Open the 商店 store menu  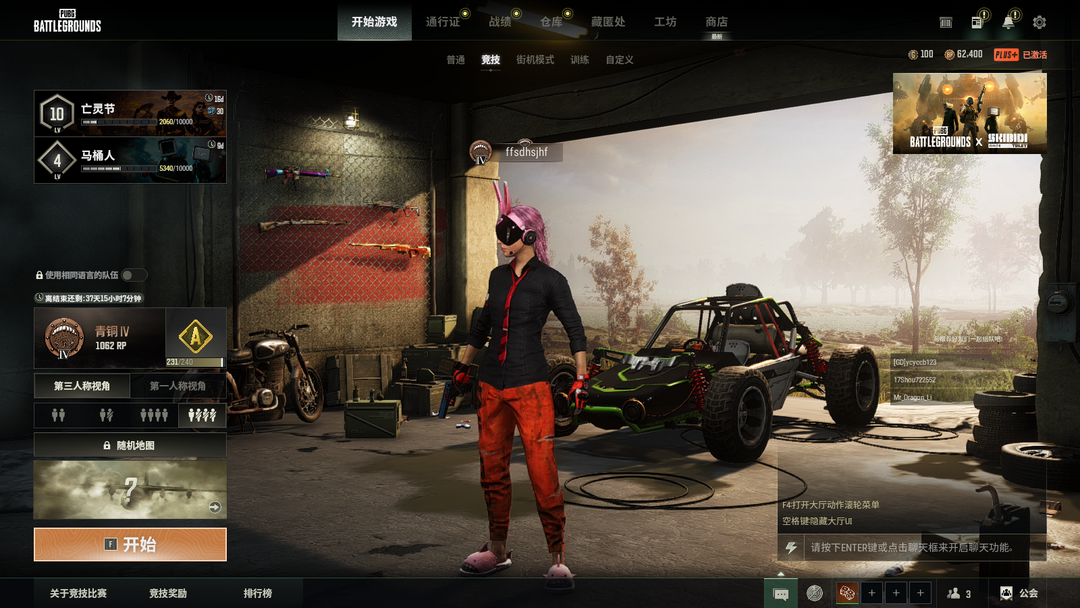716,22
